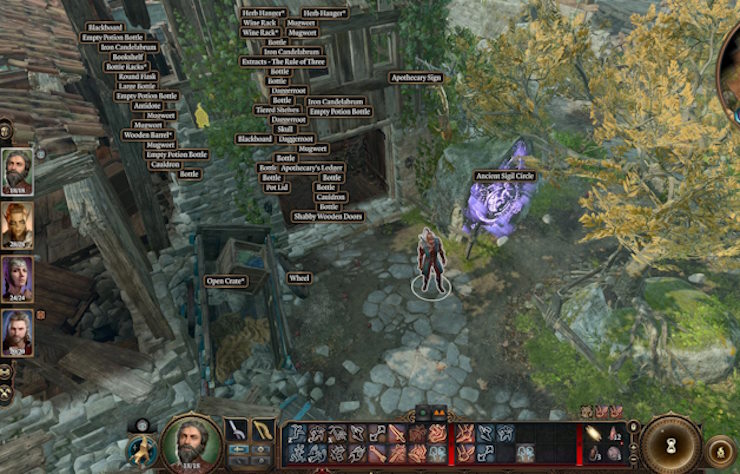The image size is (740, 474).
Task: Click the Pot Lid label
Action: [x=276, y=187]
